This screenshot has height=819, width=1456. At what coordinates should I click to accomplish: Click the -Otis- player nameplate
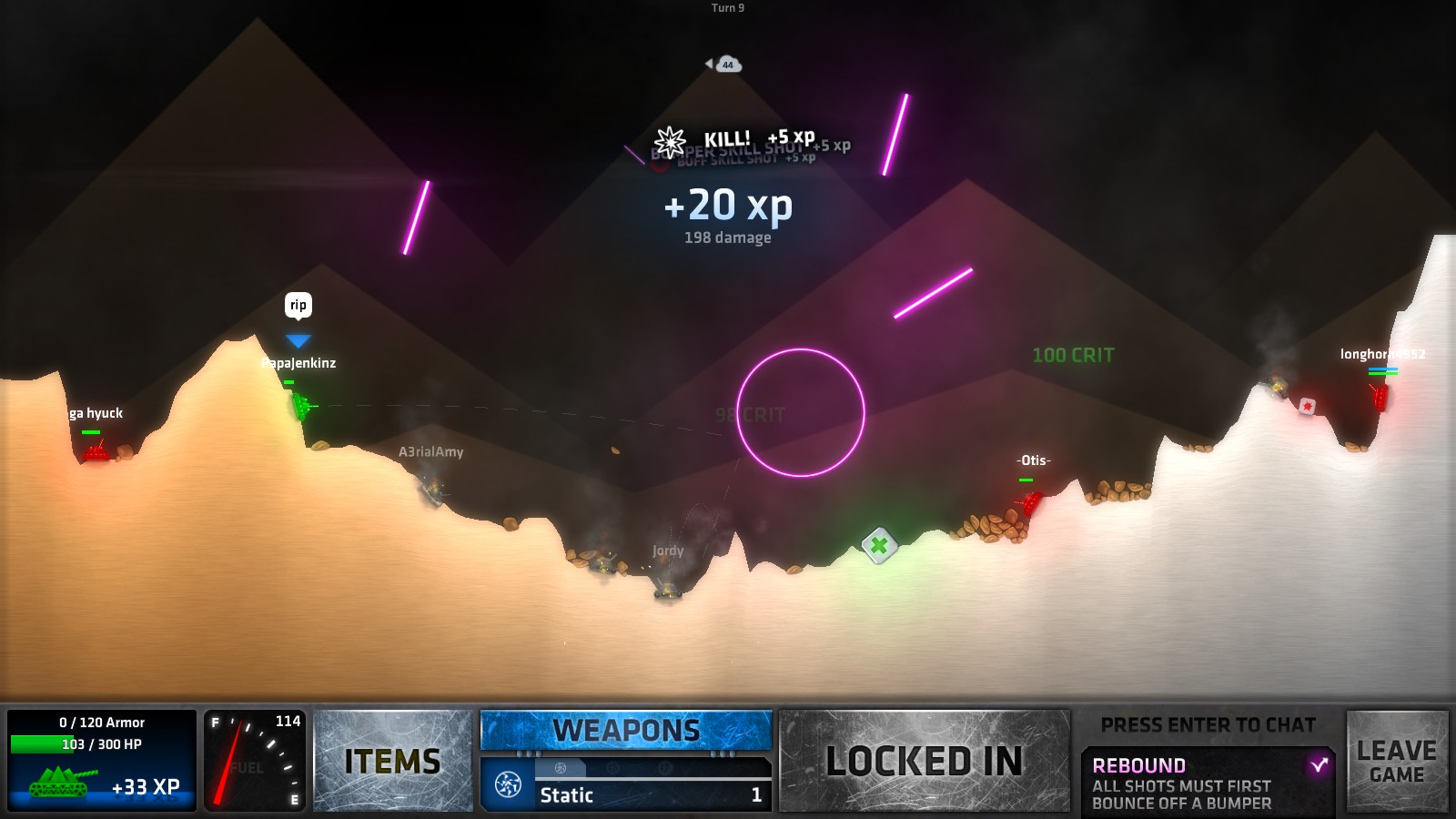point(1032,461)
